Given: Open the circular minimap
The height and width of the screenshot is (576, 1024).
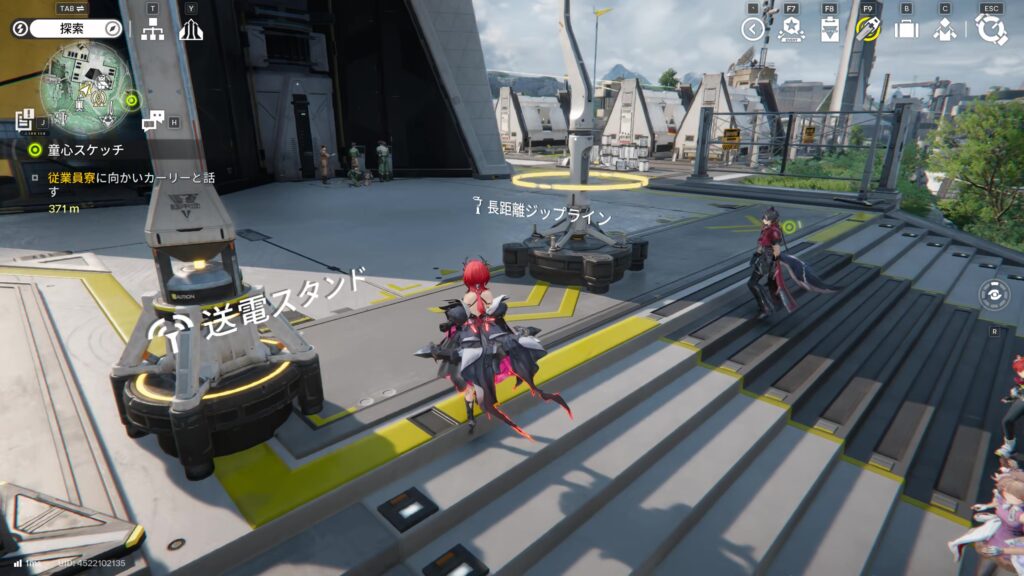Looking at the screenshot, I should [x=88, y=88].
